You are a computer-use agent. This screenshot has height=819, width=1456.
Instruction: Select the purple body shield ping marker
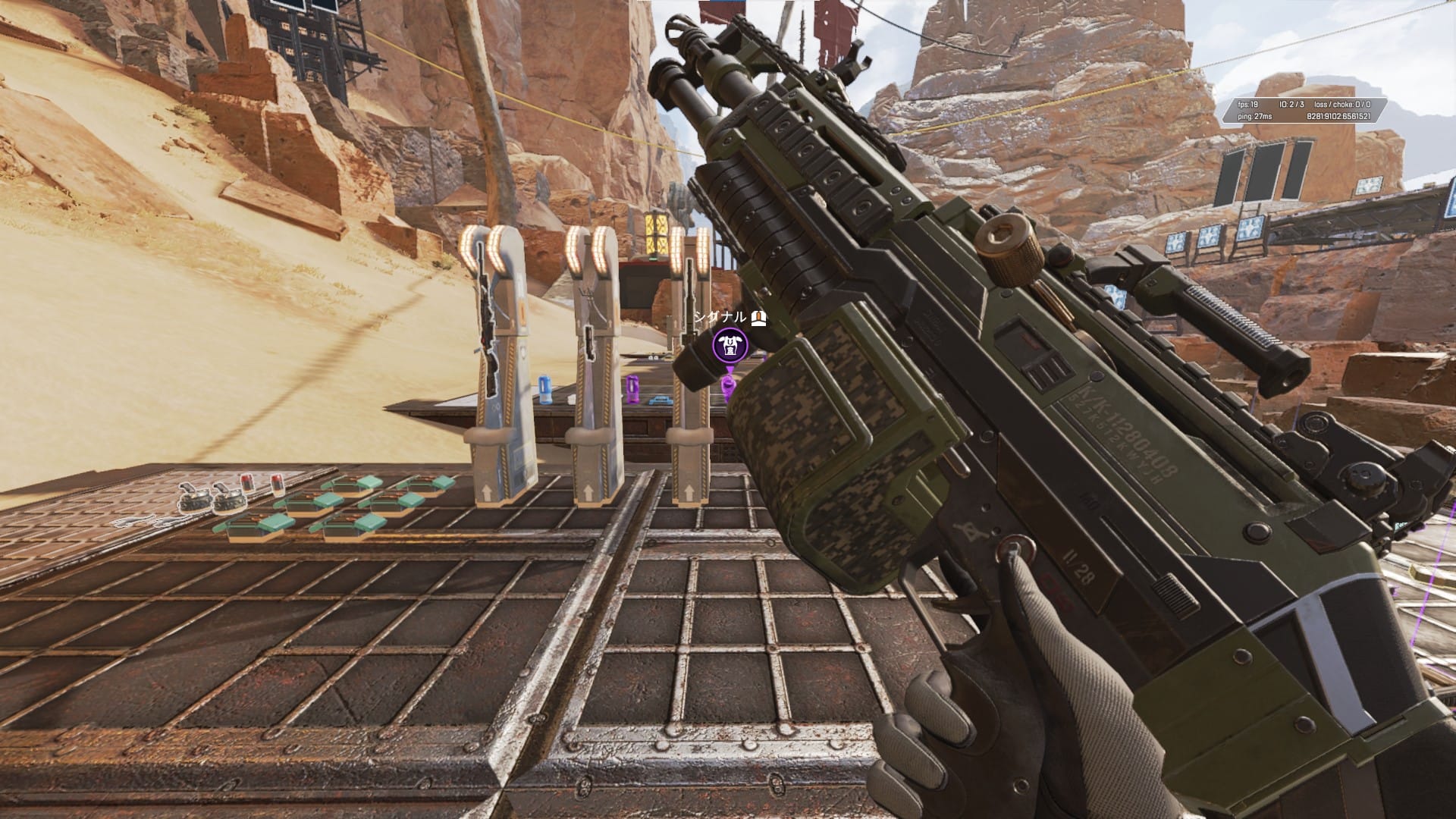pos(730,346)
